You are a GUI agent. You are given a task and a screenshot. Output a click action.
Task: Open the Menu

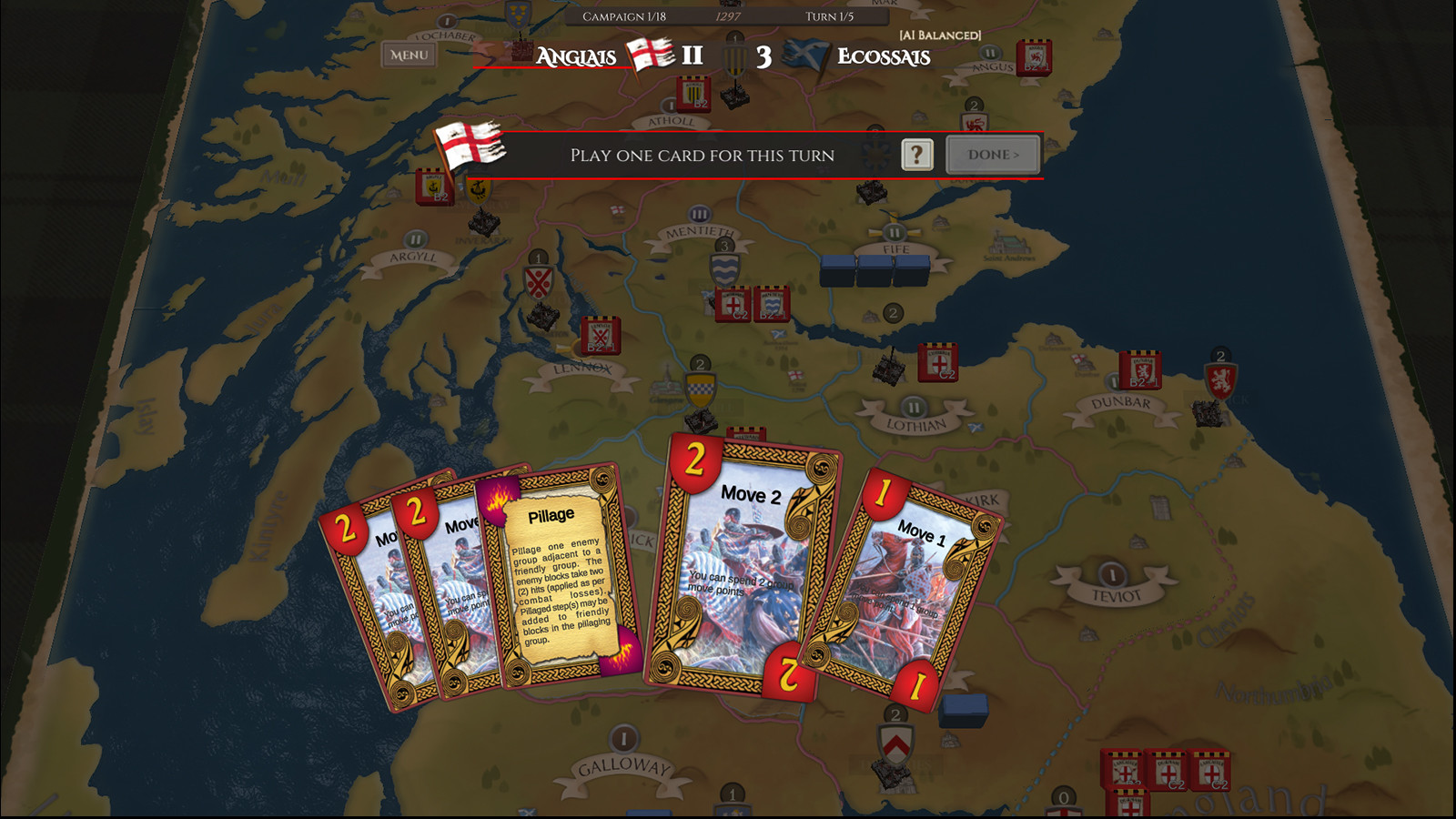(x=409, y=56)
